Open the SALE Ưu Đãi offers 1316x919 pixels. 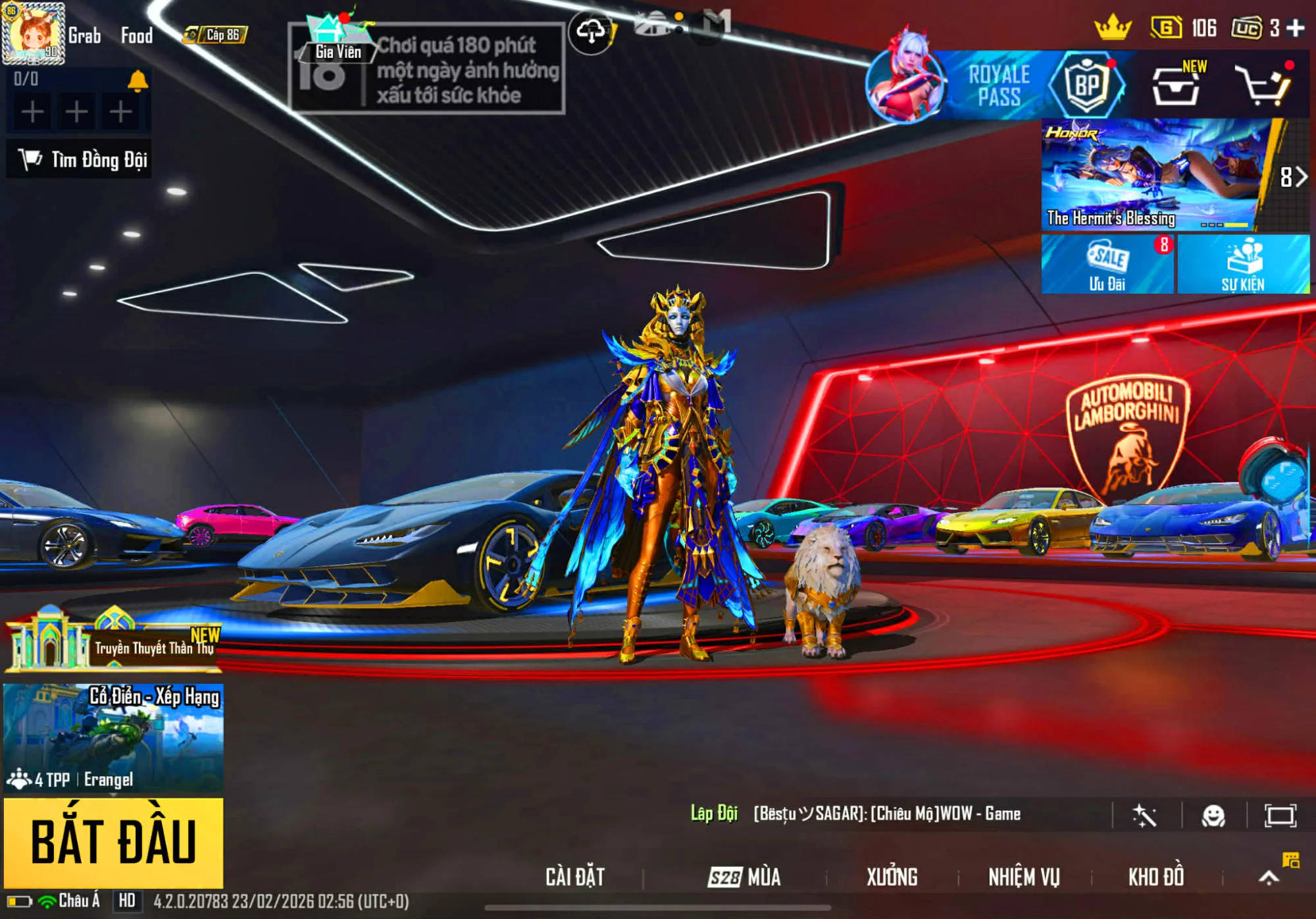pos(1107,265)
